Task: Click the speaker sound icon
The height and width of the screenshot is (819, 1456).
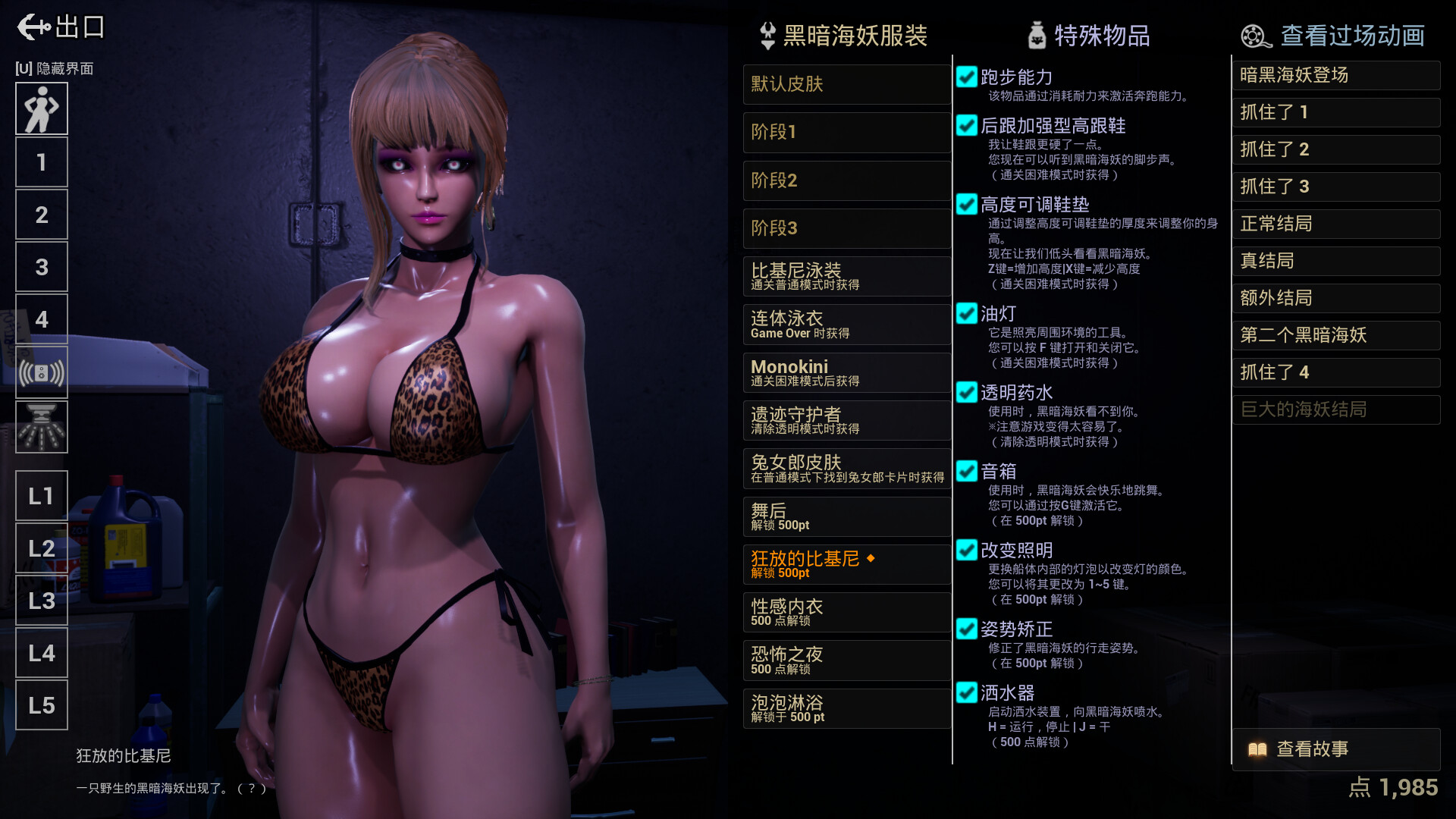Action: 42,372
